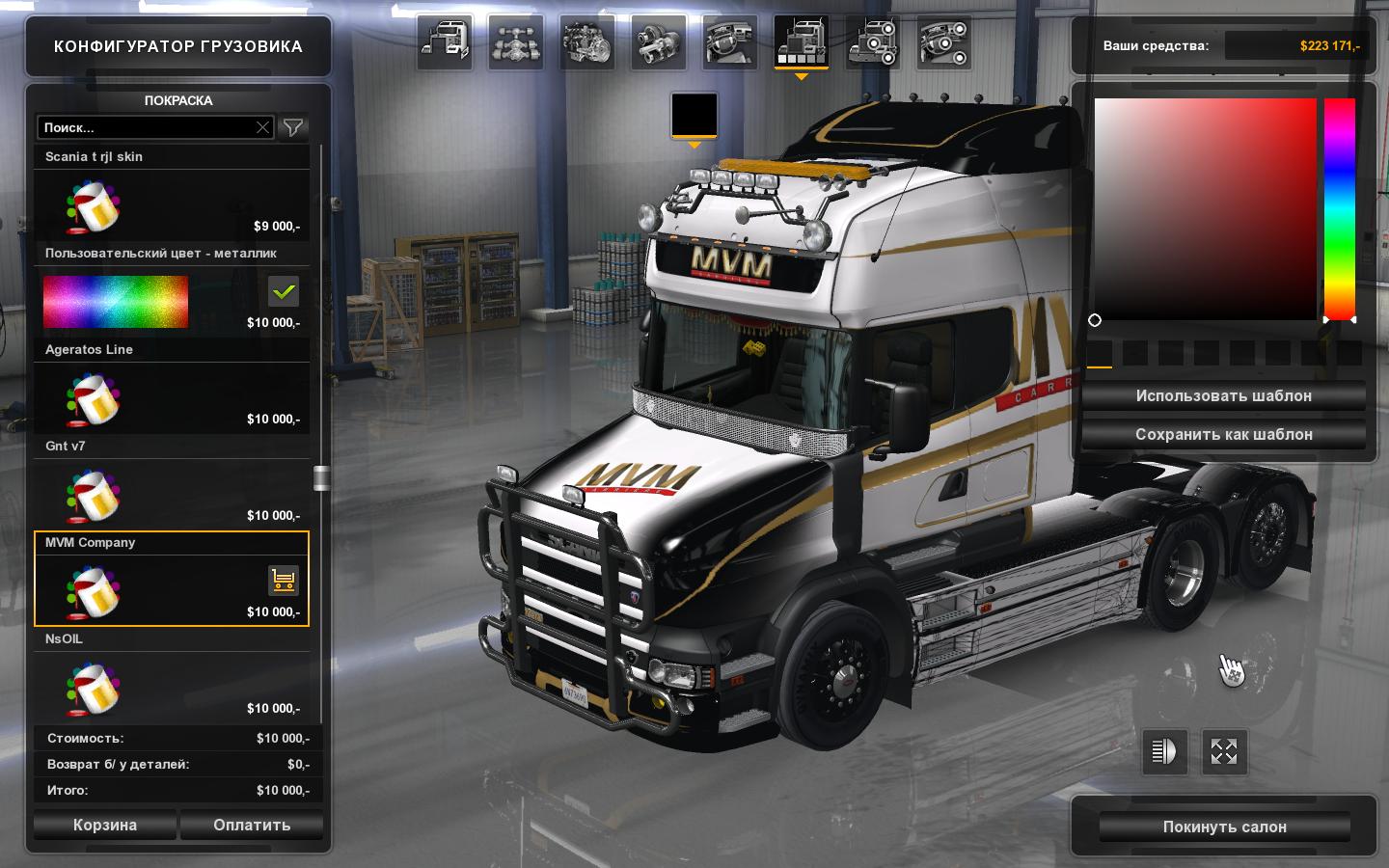Leave the shop via Покинуть салон

[1224, 827]
